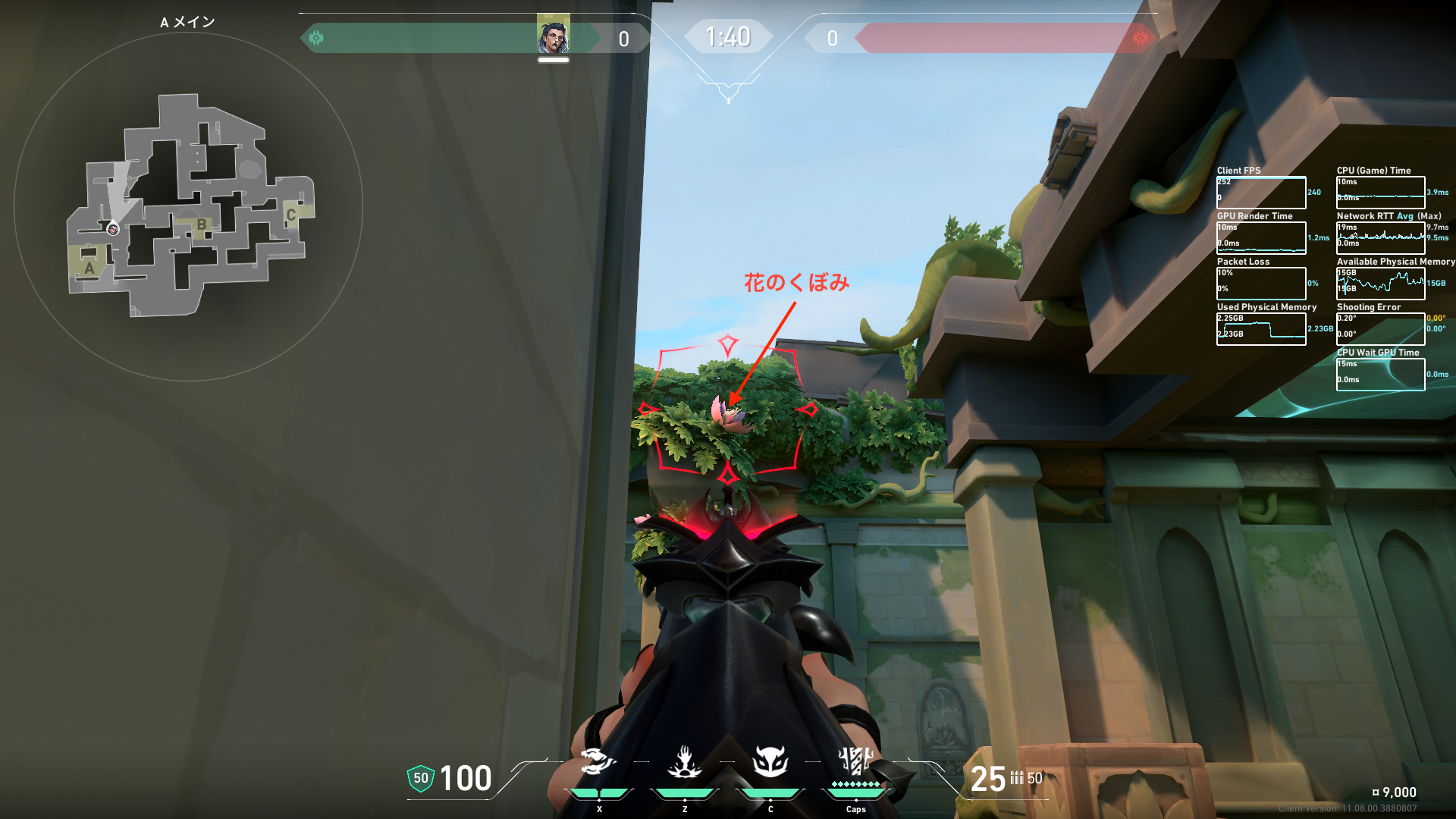Click the player position marker on minimap
The width and height of the screenshot is (1456, 819).
(x=113, y=229)
